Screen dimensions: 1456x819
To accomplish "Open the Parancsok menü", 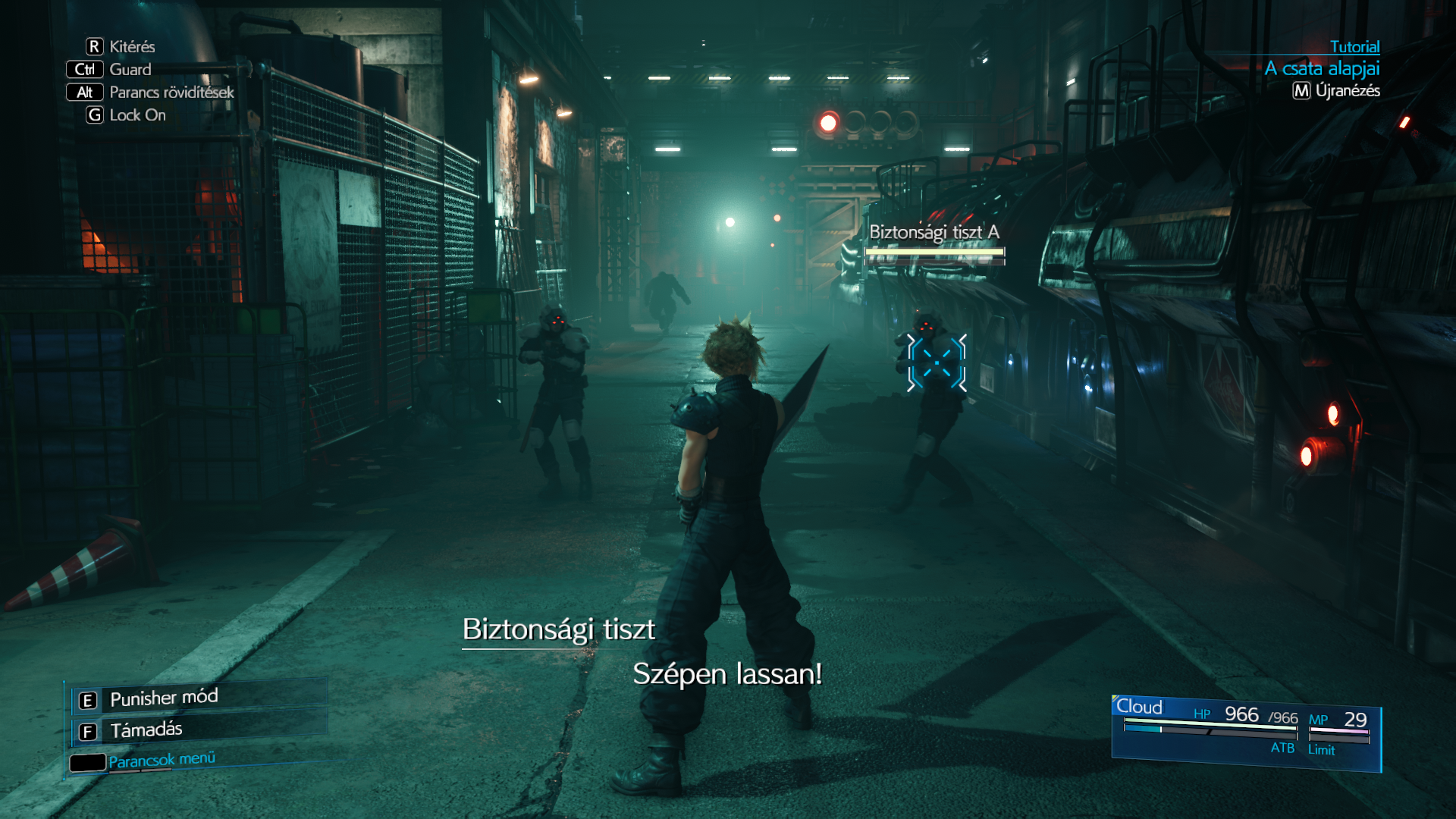I will pyautogui.click(x=161, y=760).
